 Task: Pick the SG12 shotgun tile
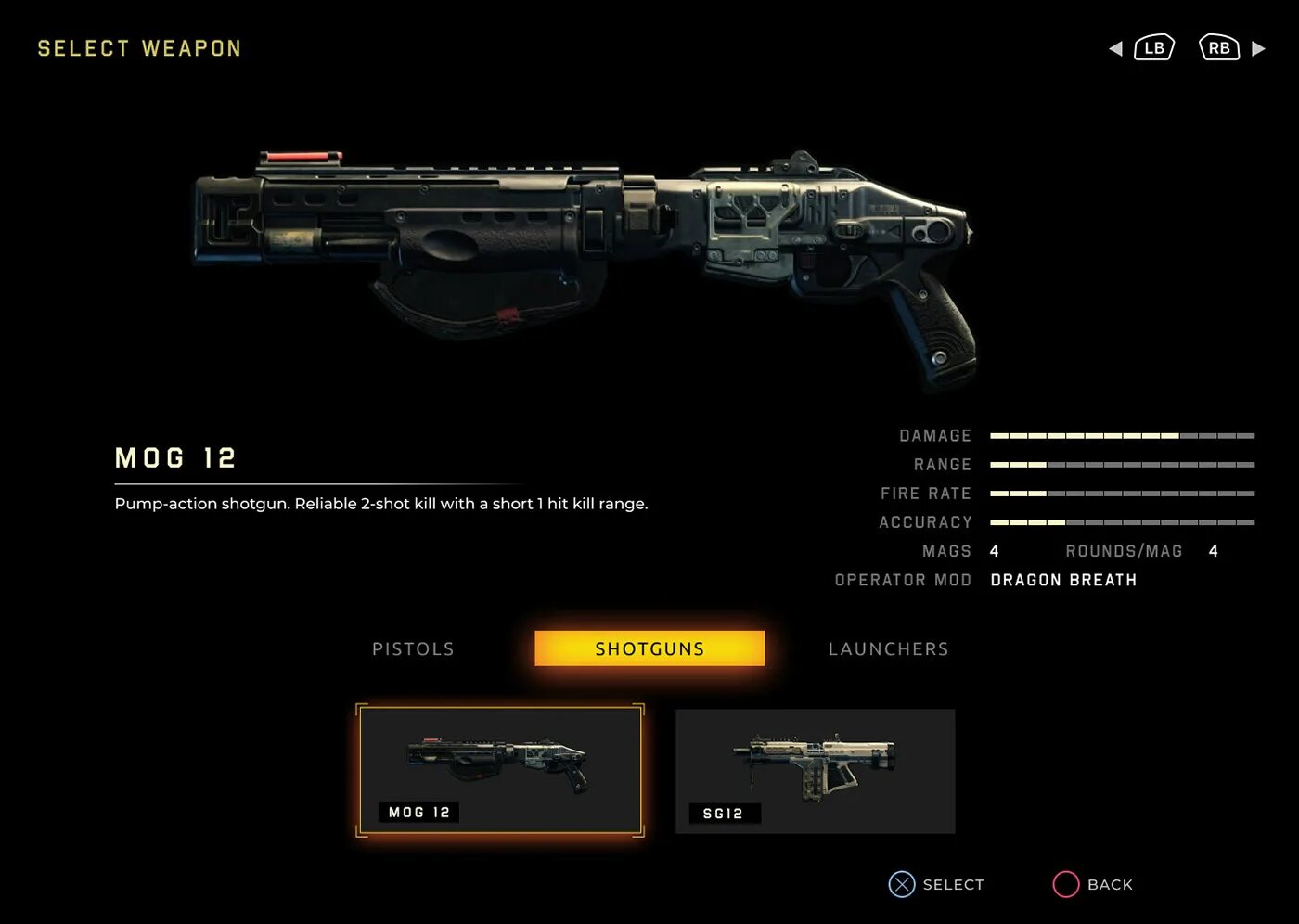[x=815, y=771]
